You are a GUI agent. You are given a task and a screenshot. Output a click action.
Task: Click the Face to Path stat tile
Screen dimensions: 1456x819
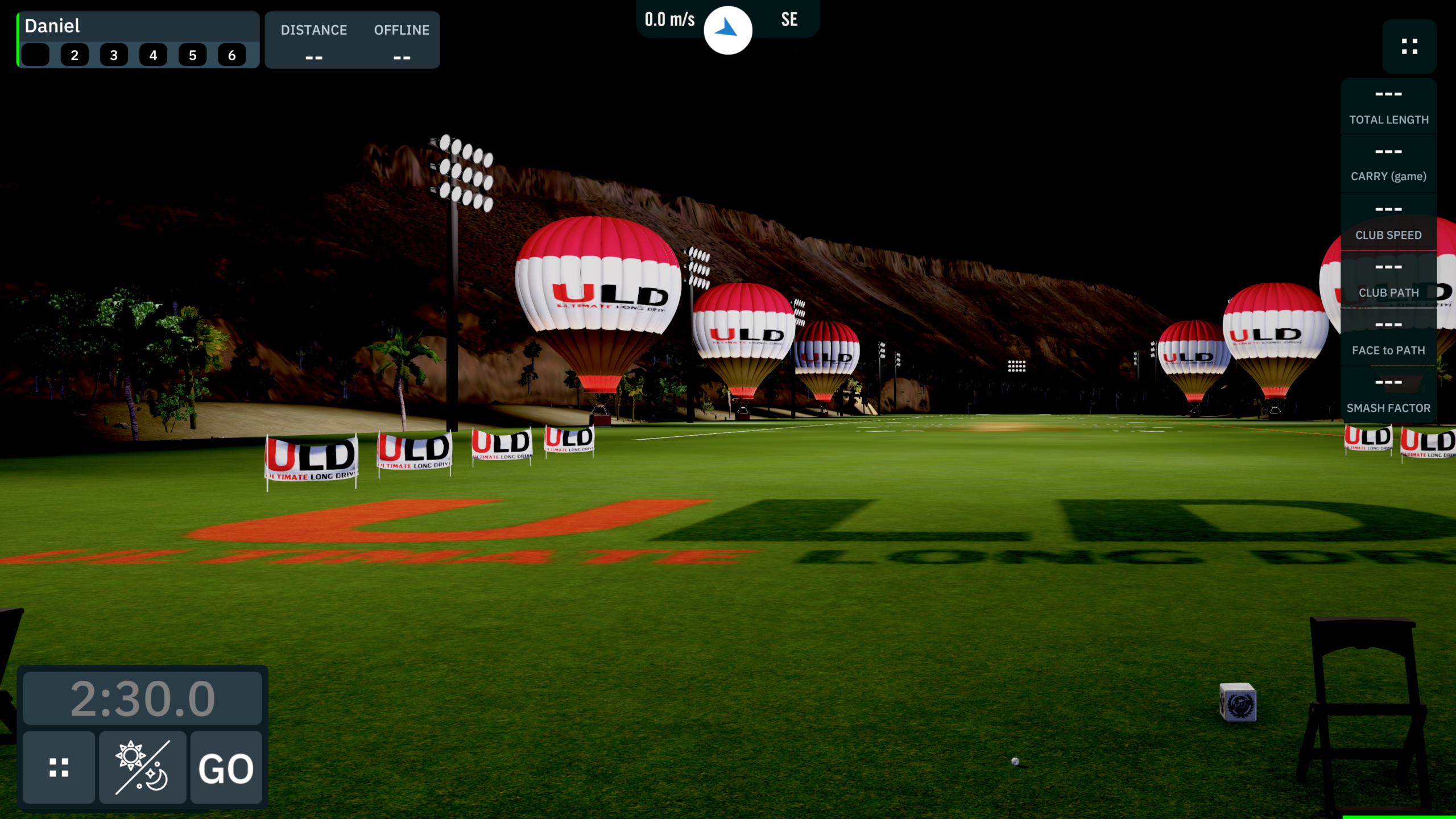pyautogui.click(x=1388, y=338)
